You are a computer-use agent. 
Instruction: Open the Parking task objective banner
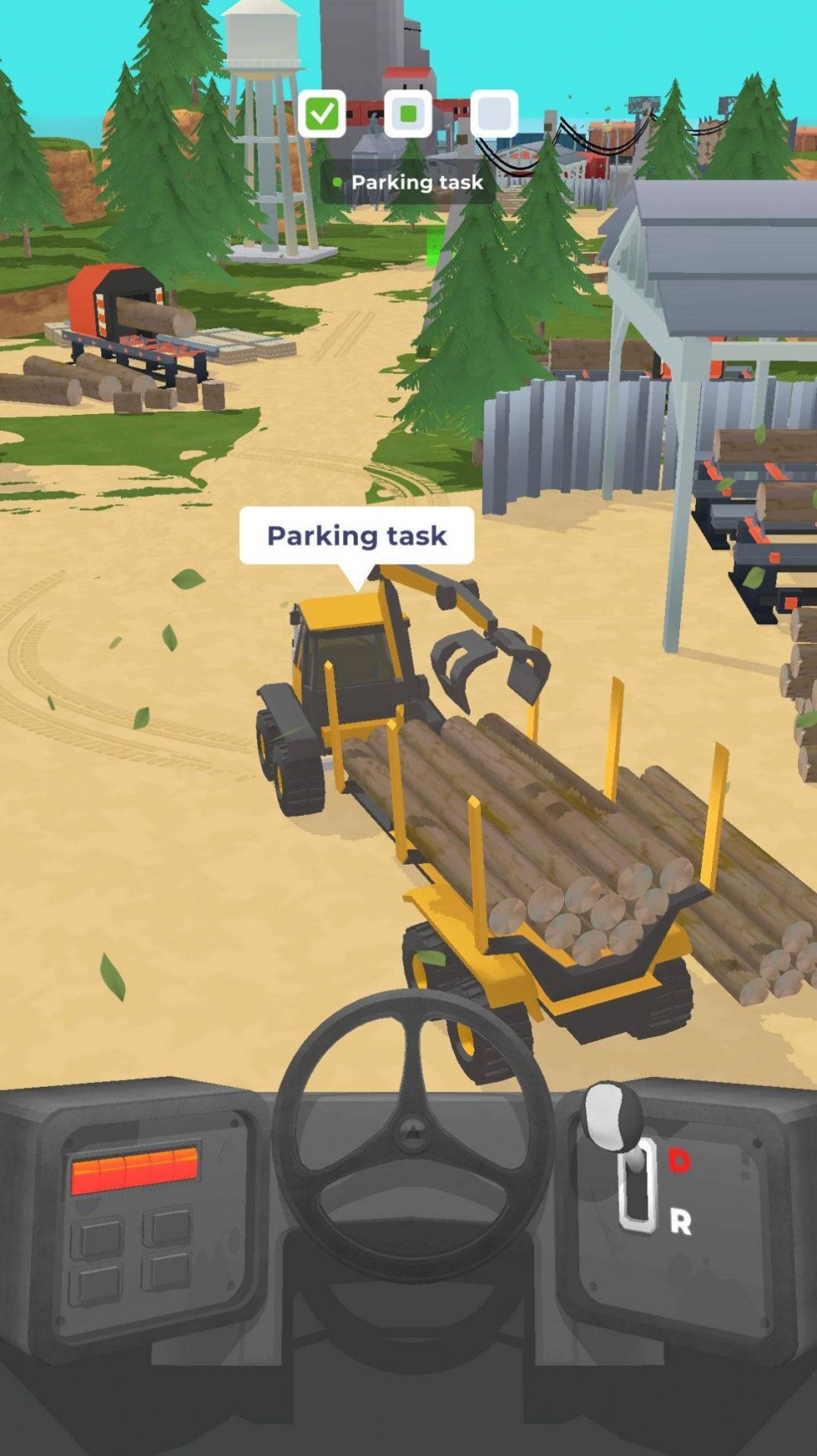point(408,183)
